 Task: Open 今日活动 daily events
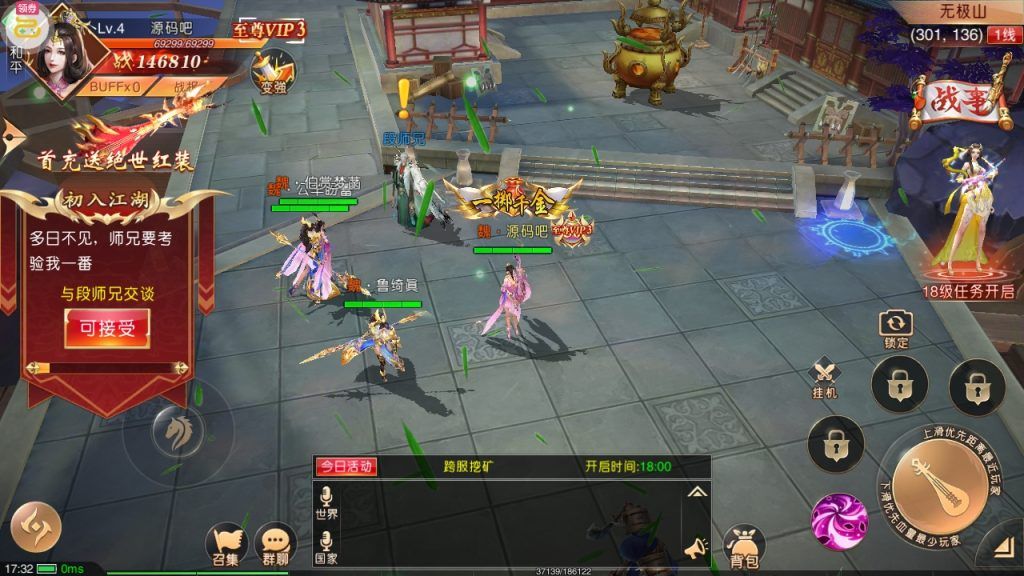(x=346, y=466)
